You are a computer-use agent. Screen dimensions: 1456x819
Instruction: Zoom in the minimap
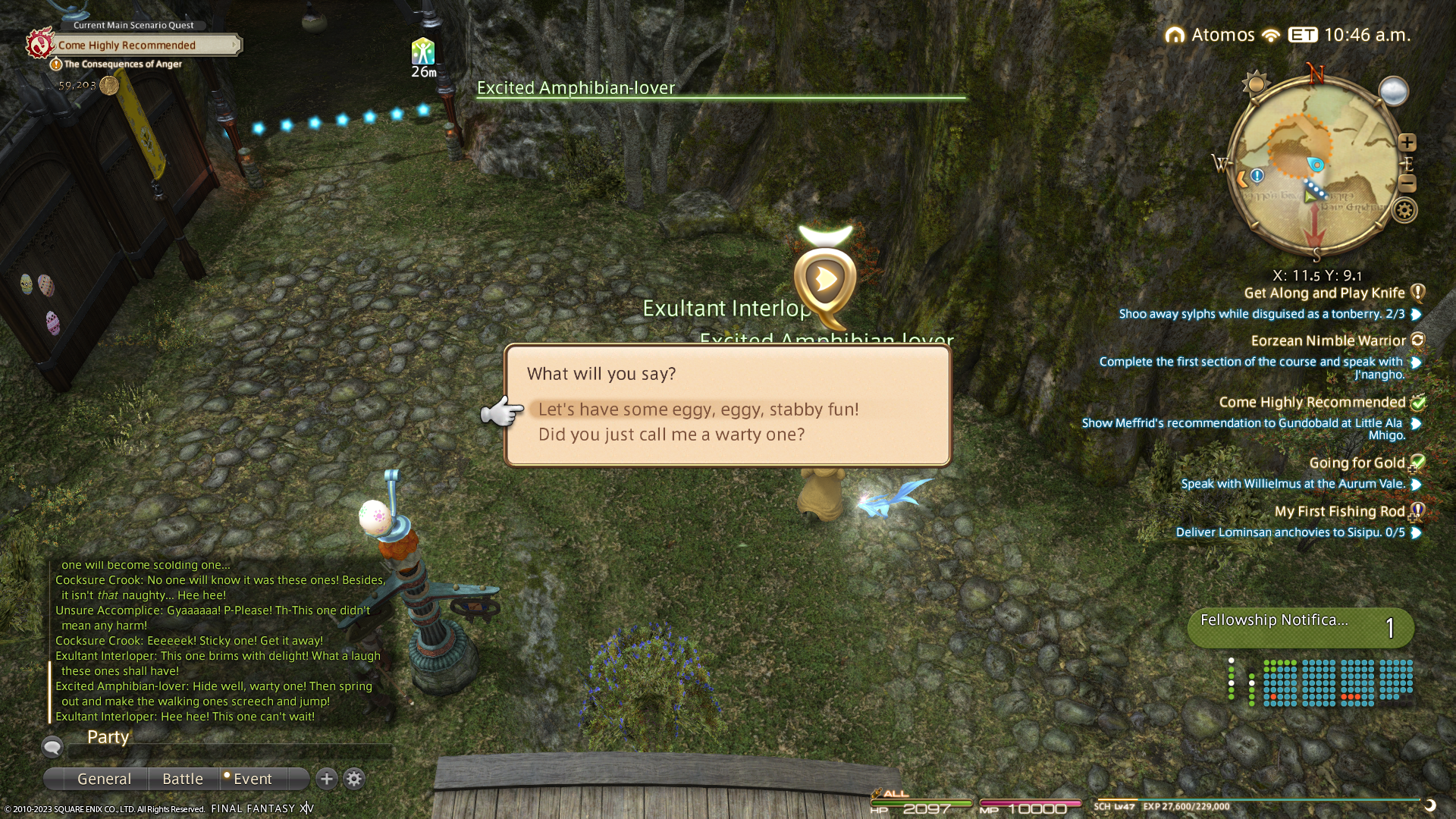pos(1407,143)
